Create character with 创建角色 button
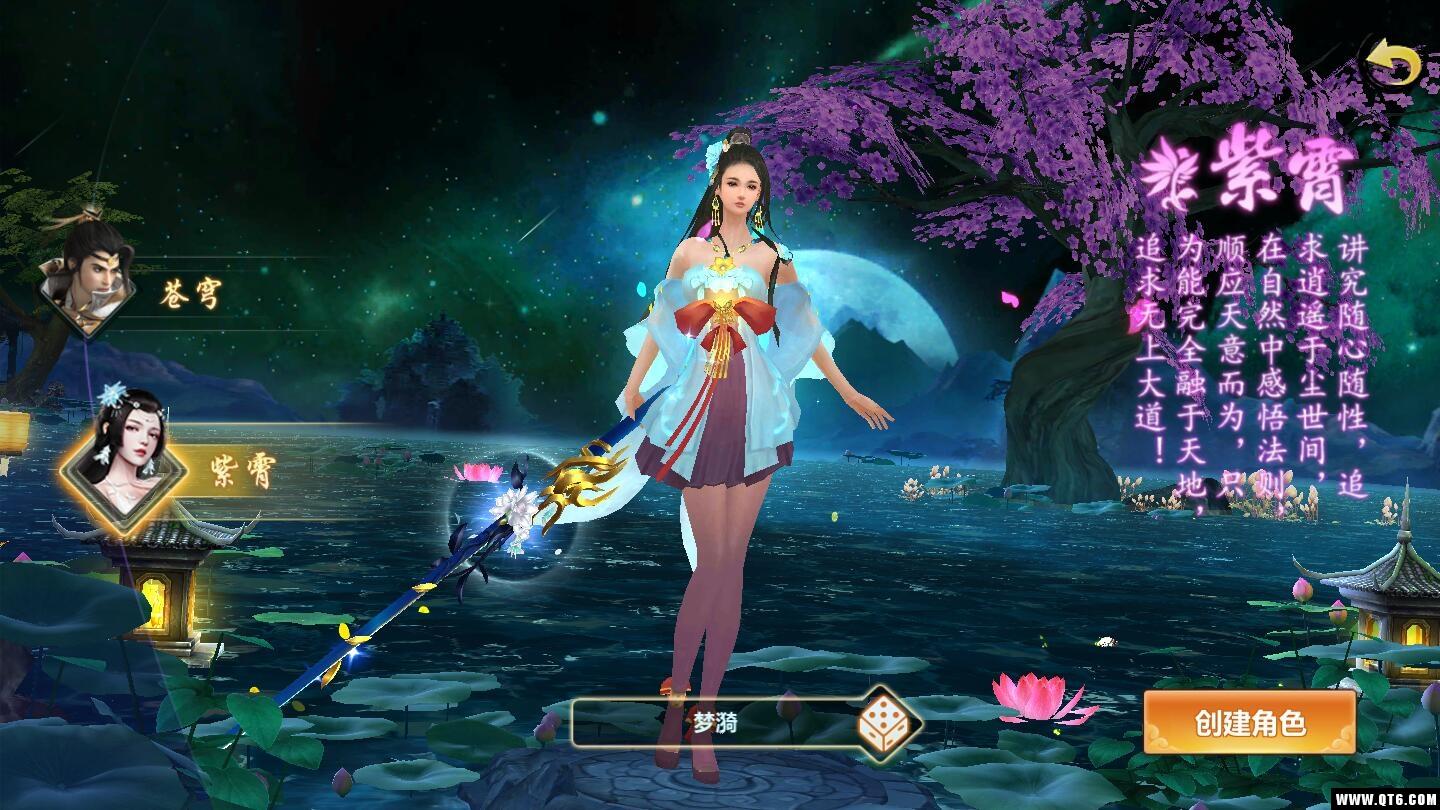1440x810 pixels. click(1250, 723)
